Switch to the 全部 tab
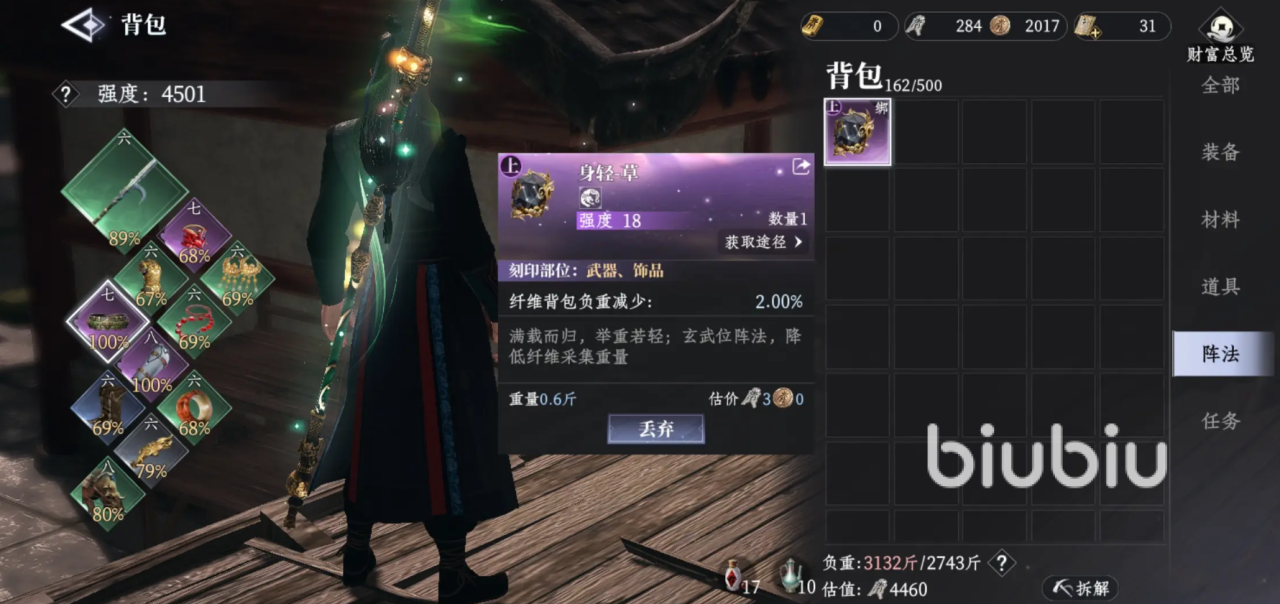 (1220, 86)
